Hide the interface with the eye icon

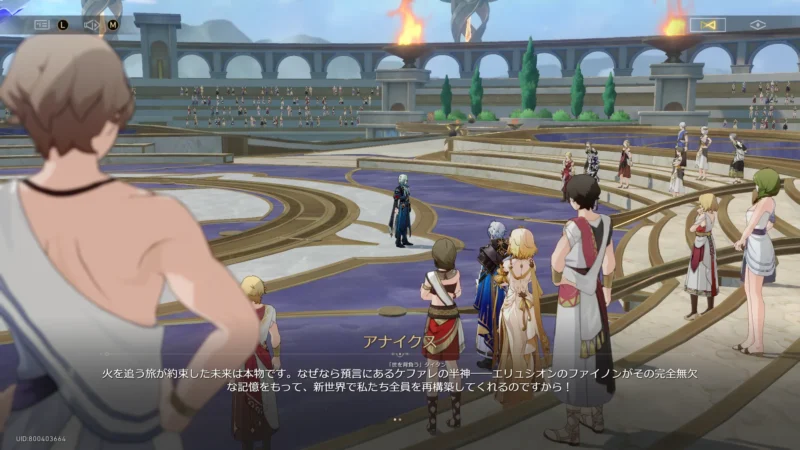pos(757,24)
